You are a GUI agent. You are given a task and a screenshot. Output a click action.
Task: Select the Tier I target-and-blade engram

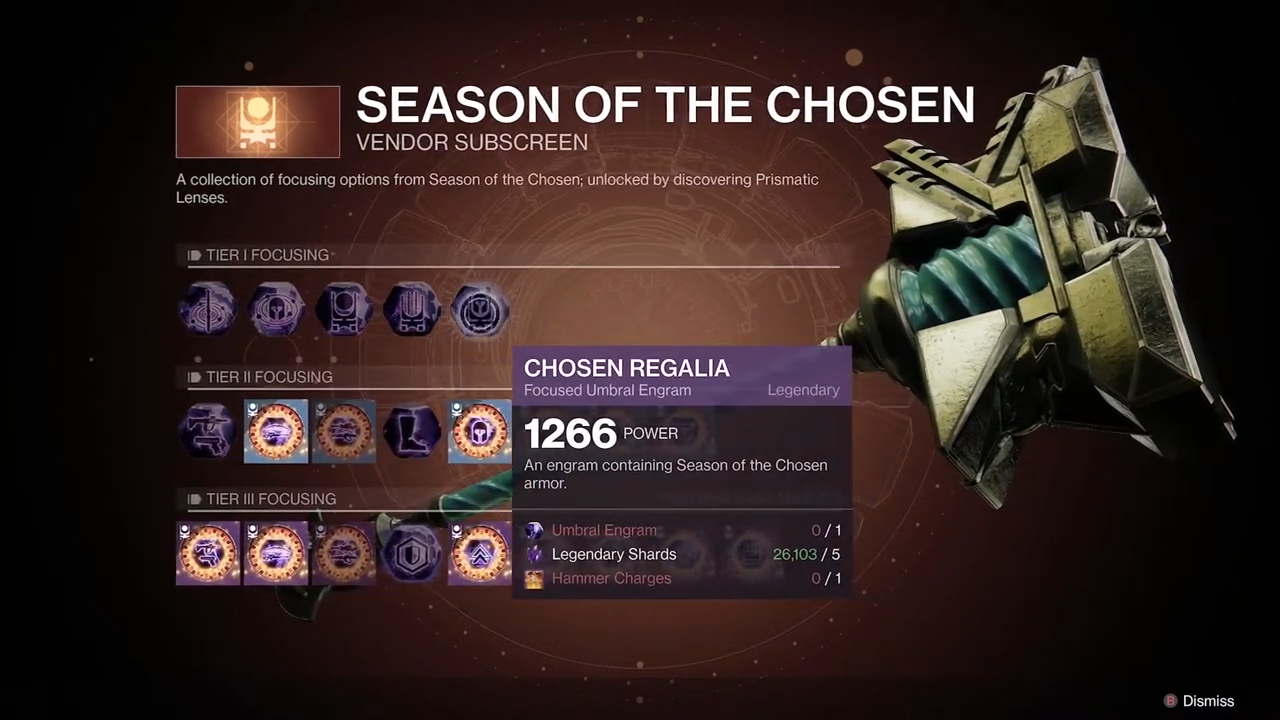pyautogui.click(x=208, y=309)
